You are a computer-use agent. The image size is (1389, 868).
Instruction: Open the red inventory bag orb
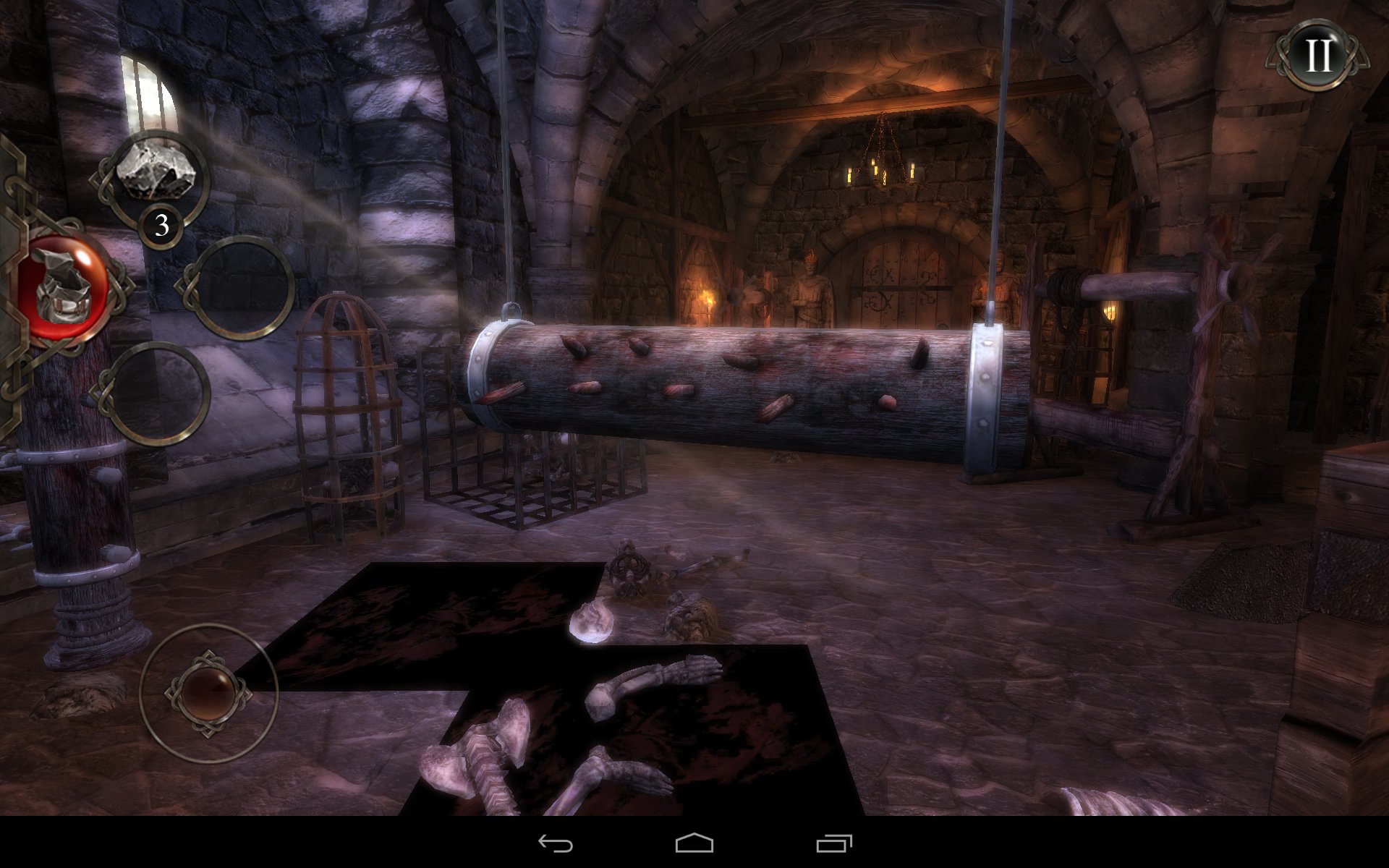64,288
